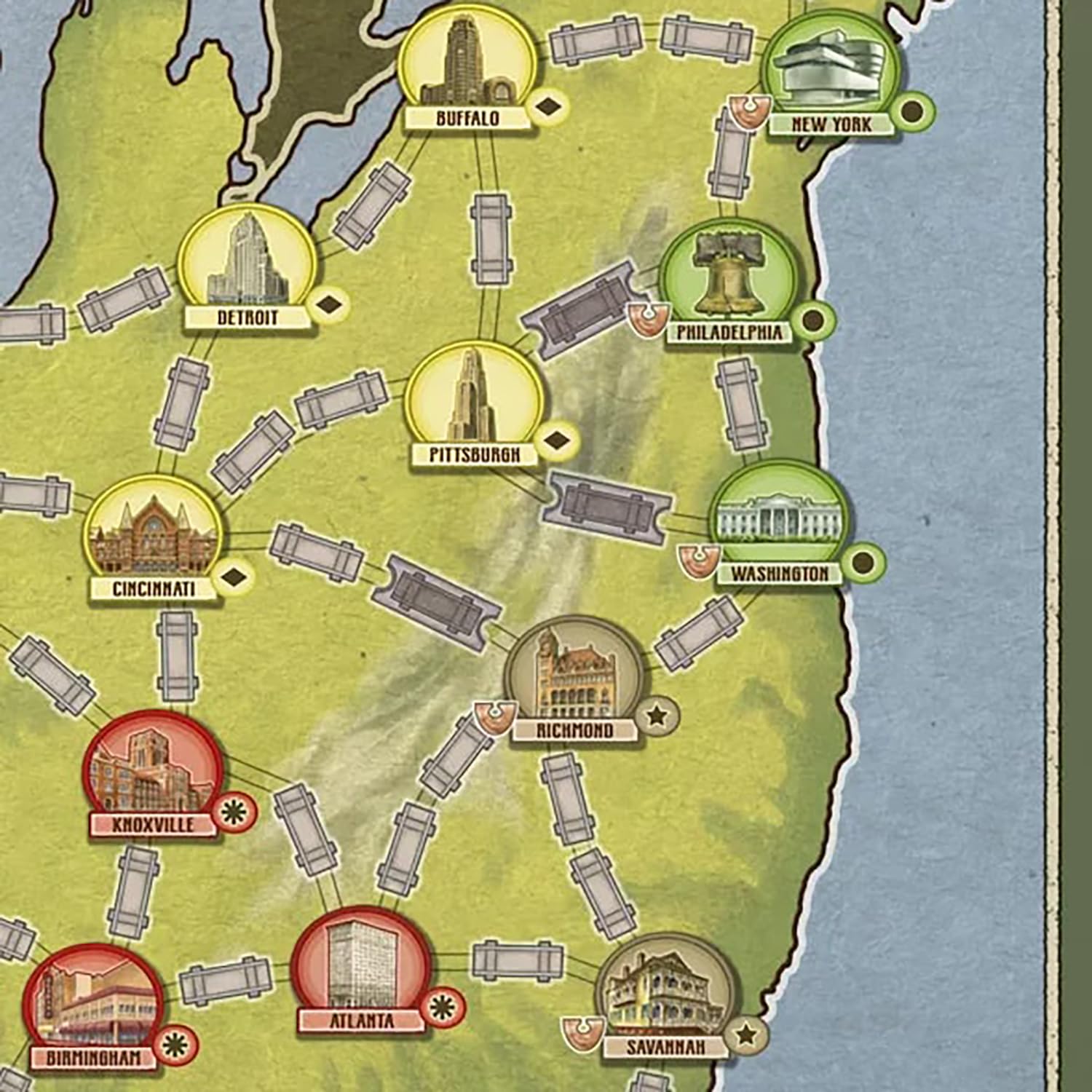Select the Buffalo city space
Screen dimensions: 1092x1092
click(x=467, y=66)
